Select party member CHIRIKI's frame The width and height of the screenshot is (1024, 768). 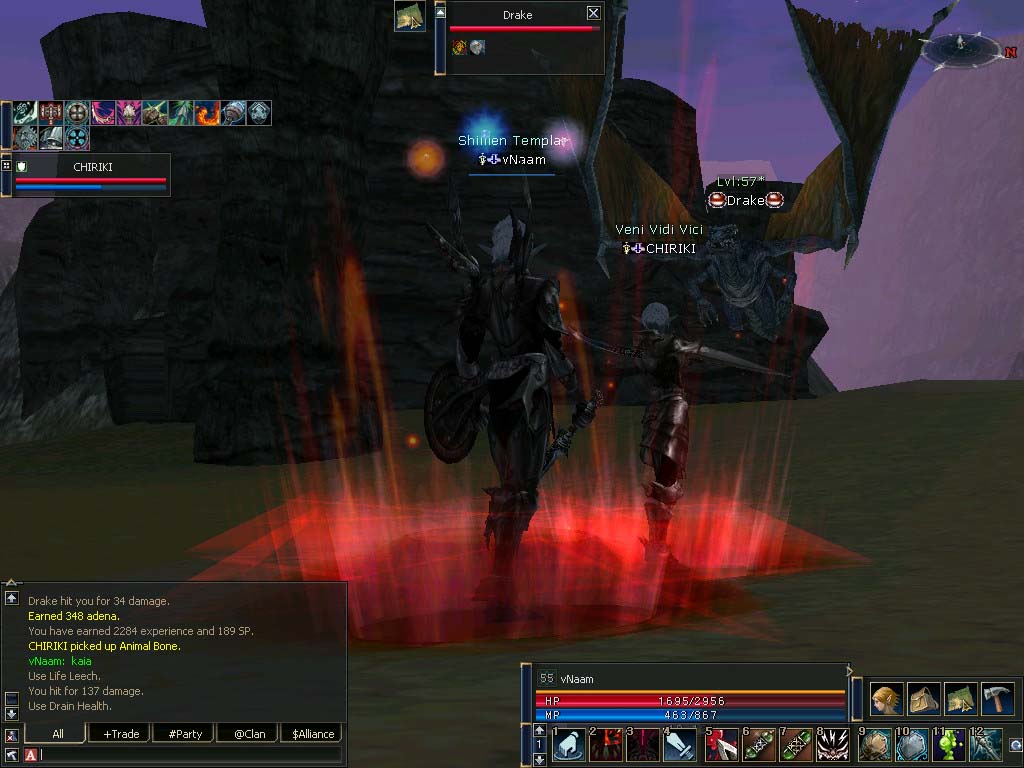(92, 175)
